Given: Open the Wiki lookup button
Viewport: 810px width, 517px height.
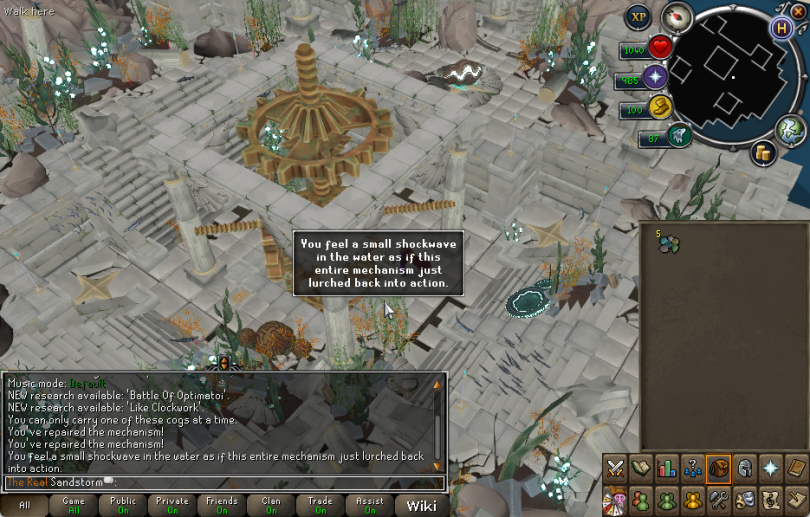Looking at the screenshot, I should click(x=421, y=505).
